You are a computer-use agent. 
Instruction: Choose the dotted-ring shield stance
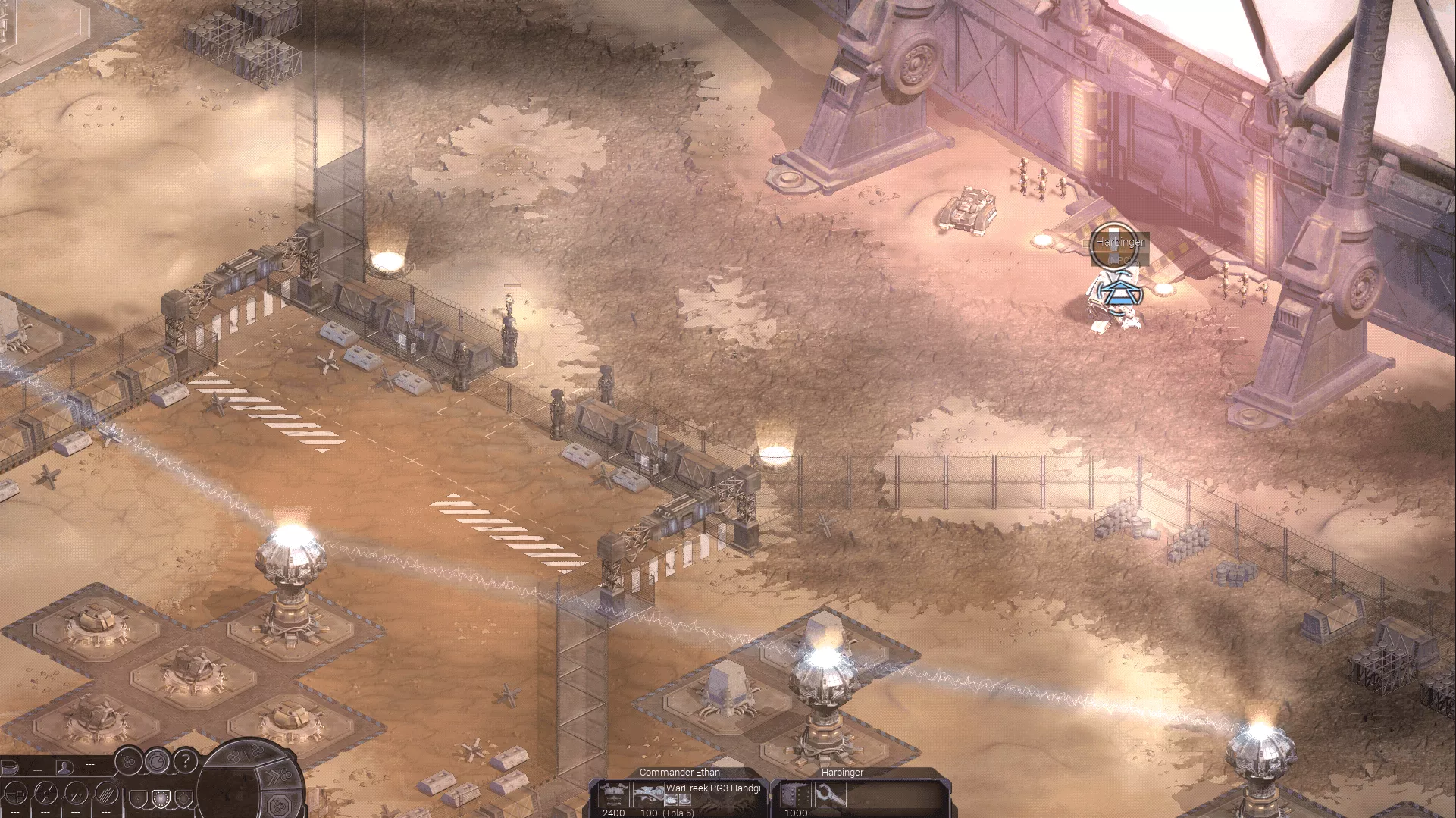[161, 798]
